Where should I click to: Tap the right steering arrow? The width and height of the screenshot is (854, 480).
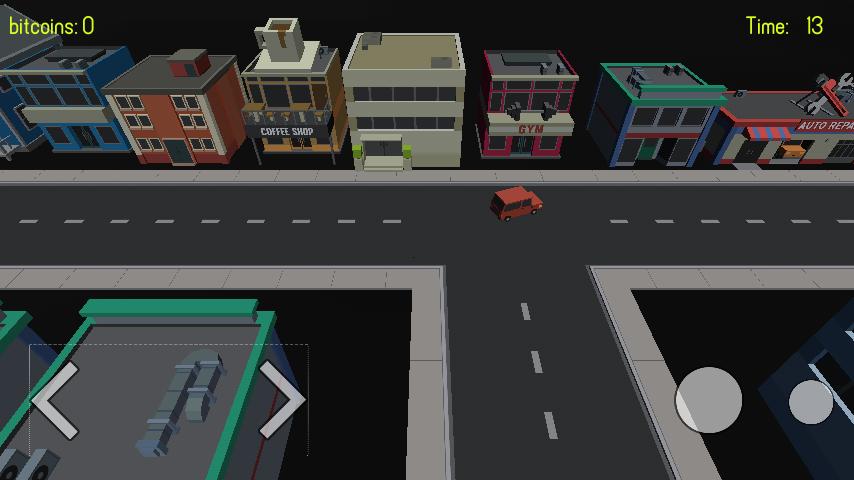click(x=282, y=400)
